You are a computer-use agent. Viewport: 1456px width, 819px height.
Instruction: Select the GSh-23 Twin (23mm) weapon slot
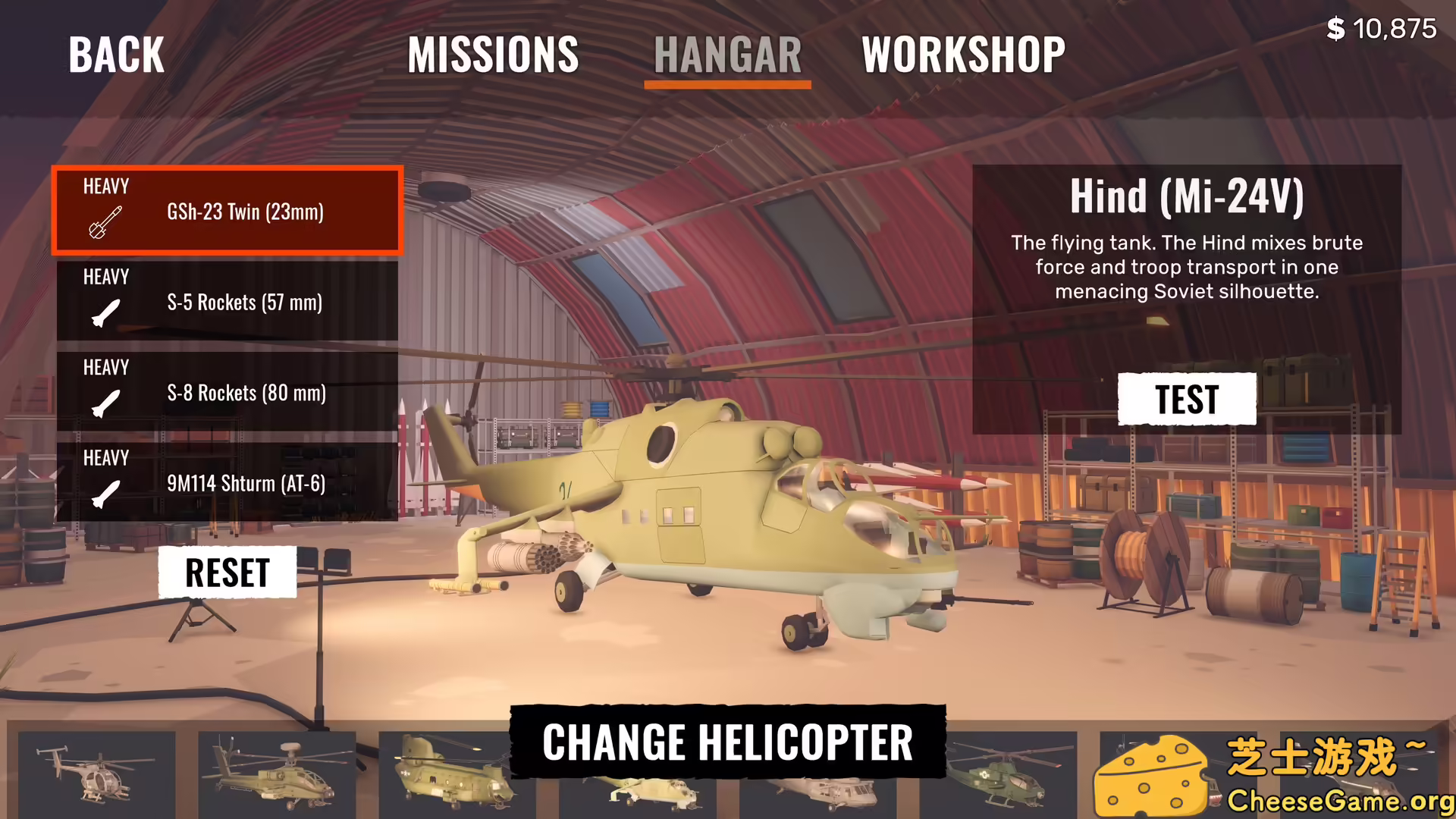click(x=227, y=210)
